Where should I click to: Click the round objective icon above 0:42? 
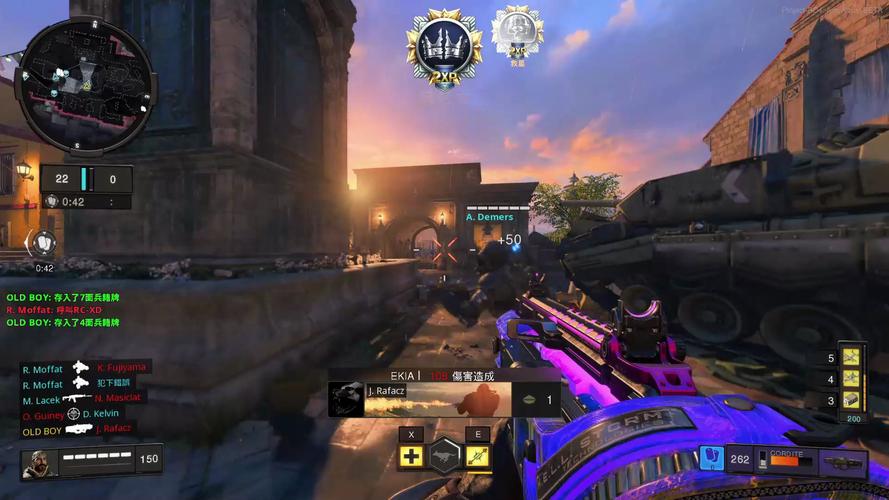tap(45, 242)
